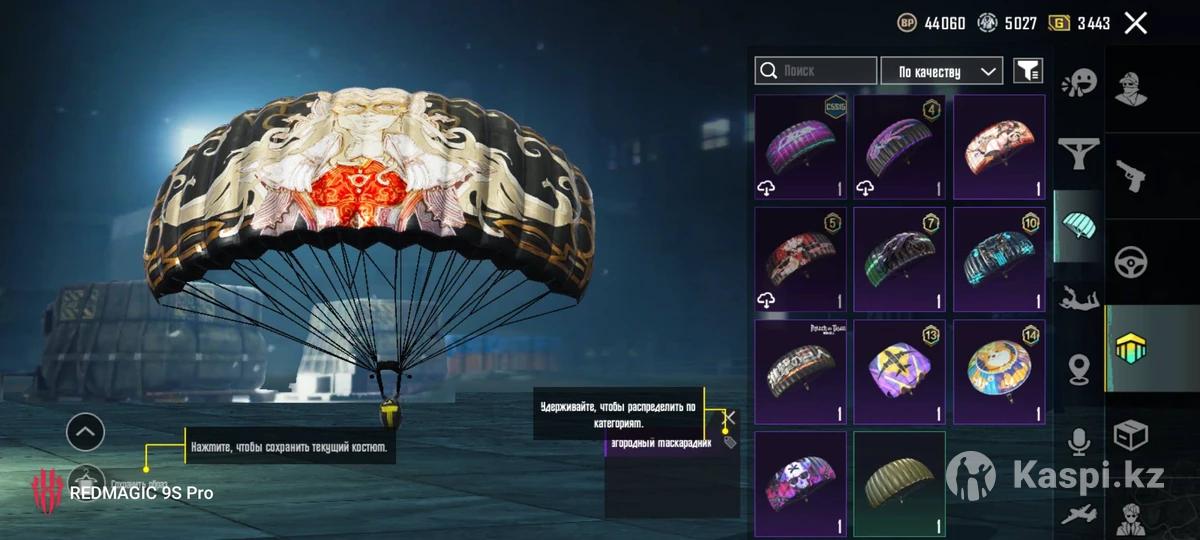Select the round colorful parachute marked 14
The image size is (1200, 540).
[999, 372]
